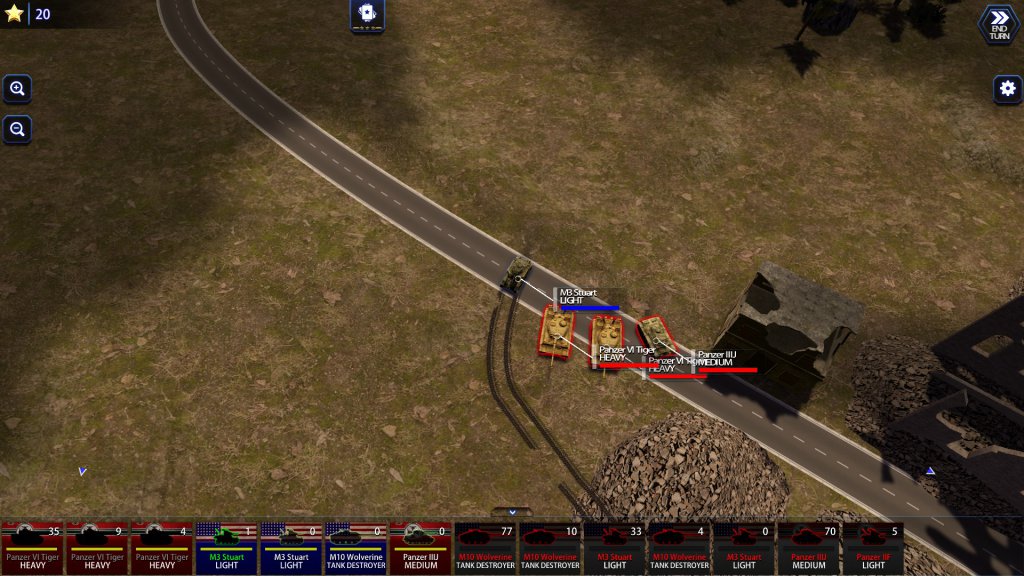The height and width of the screenshot is (576, 1024).
Task: Collapse the unit bar with the chevron tab
Action: pyautogui.click(x=512, y=512)
